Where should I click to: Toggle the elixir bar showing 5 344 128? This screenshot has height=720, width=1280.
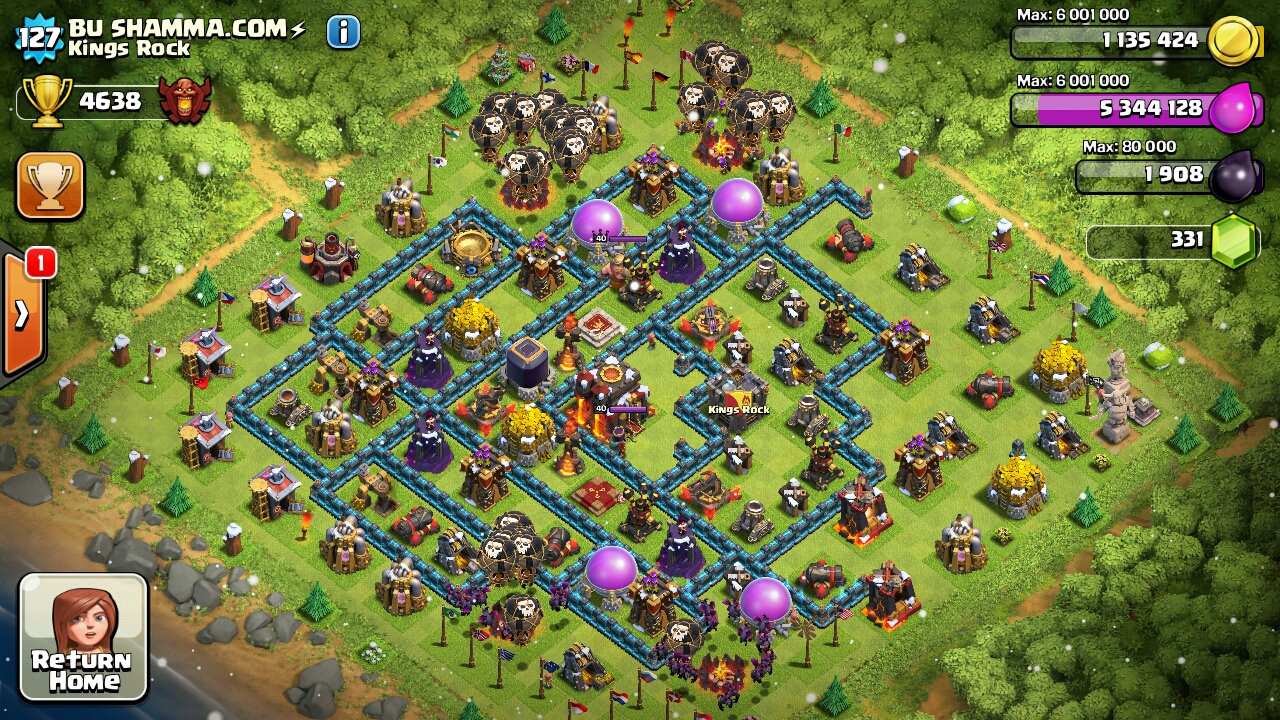click(x=1110, y=110)
